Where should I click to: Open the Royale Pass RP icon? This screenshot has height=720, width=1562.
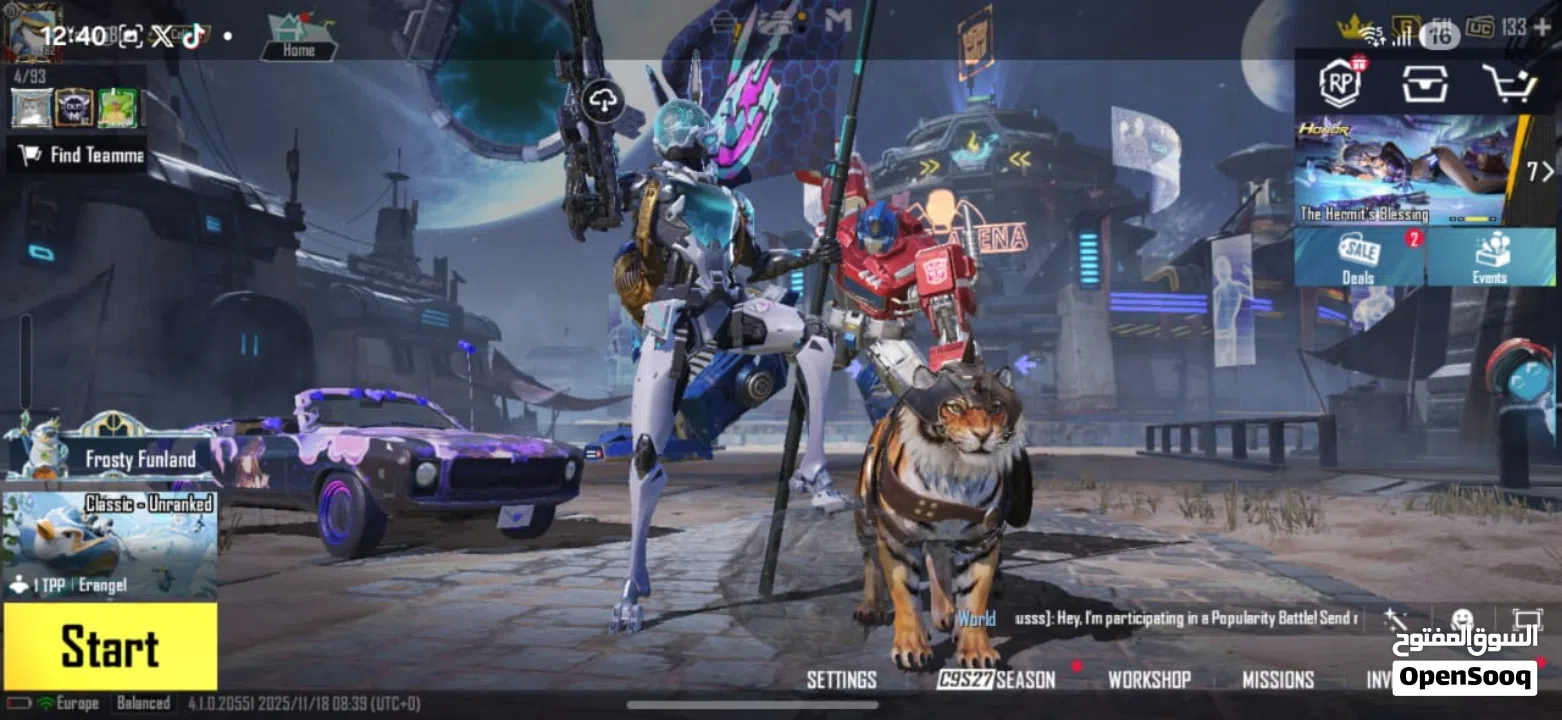pyautogui.click(x=1341, y=83)
